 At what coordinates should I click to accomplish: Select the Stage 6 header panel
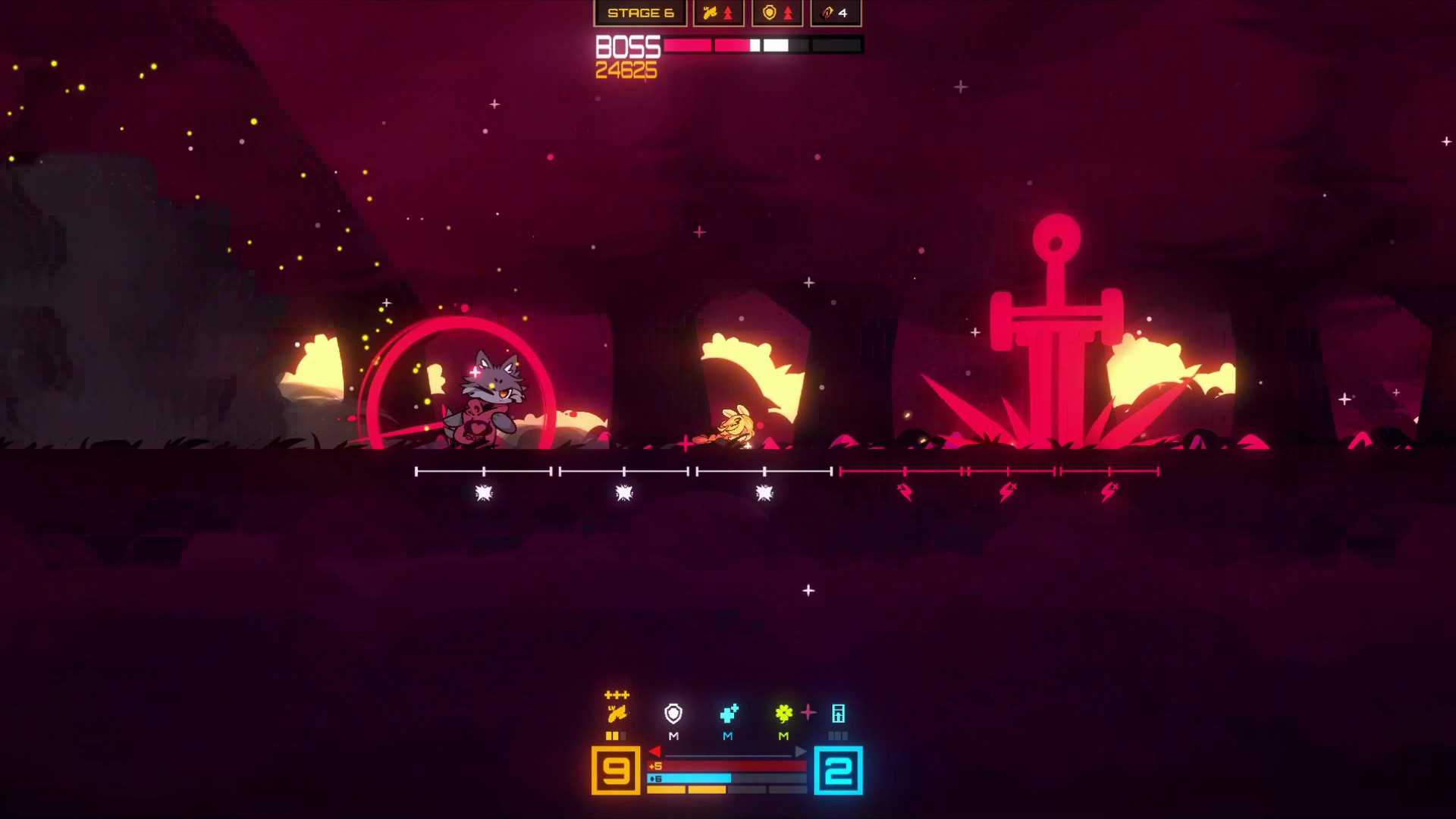(x=640, y=13)
